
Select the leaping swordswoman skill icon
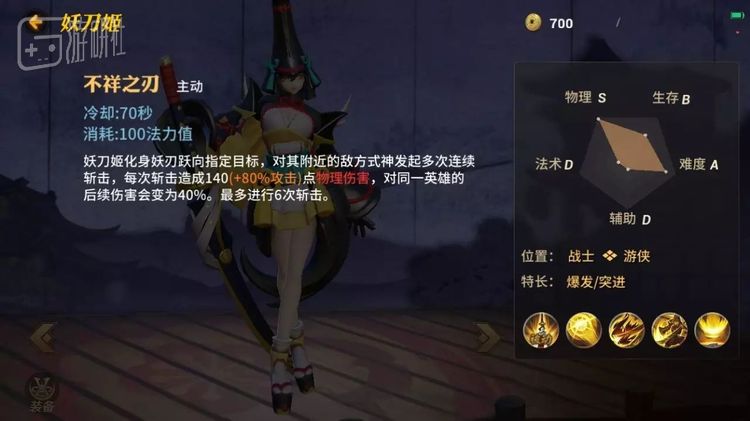[x=669, y=329]
